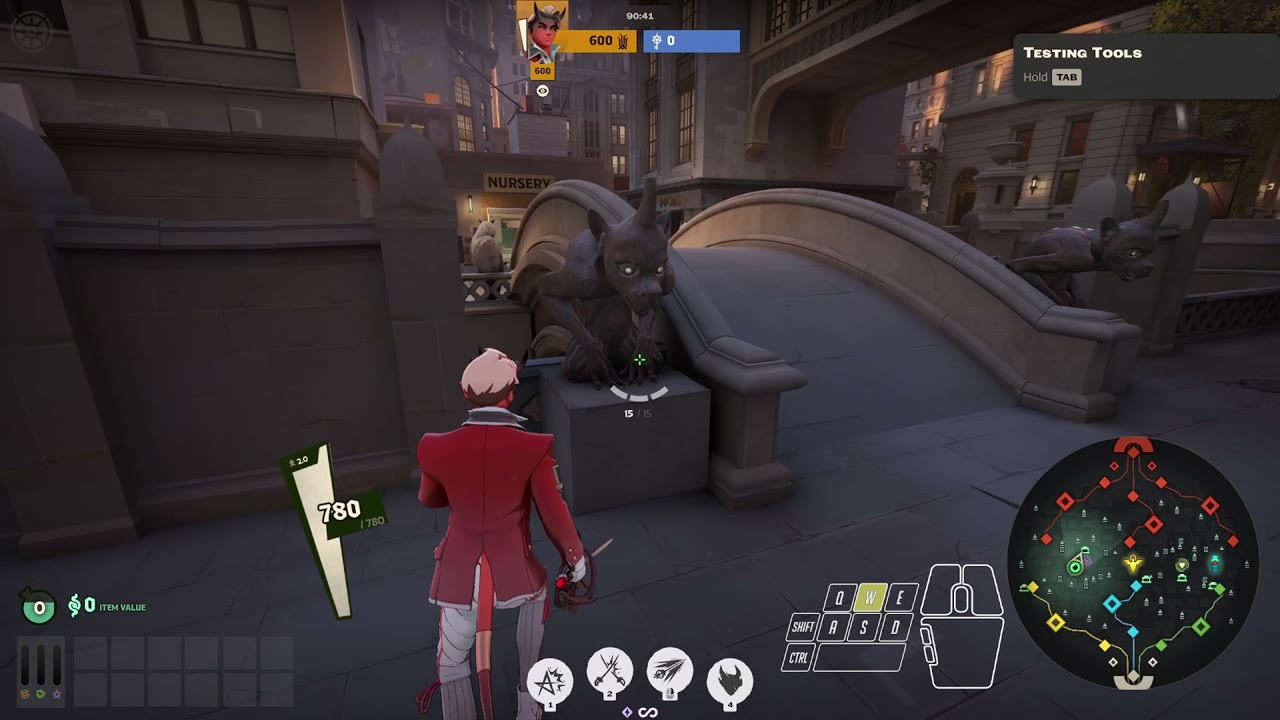The width and height of the screenshot is (1280, 720).
Task: Click the highlighted W key on the keyboard overlay
Action: (x=871, y=598)
